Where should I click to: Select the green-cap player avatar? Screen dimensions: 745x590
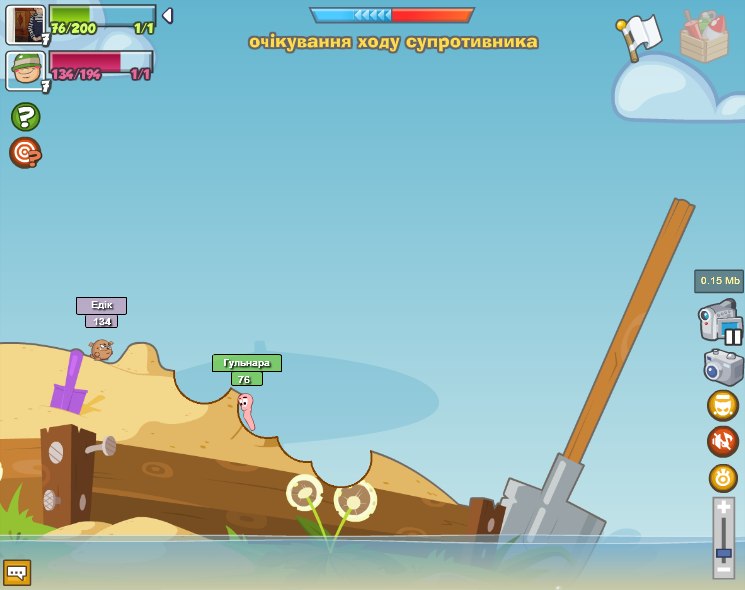(x=26, y=71)
